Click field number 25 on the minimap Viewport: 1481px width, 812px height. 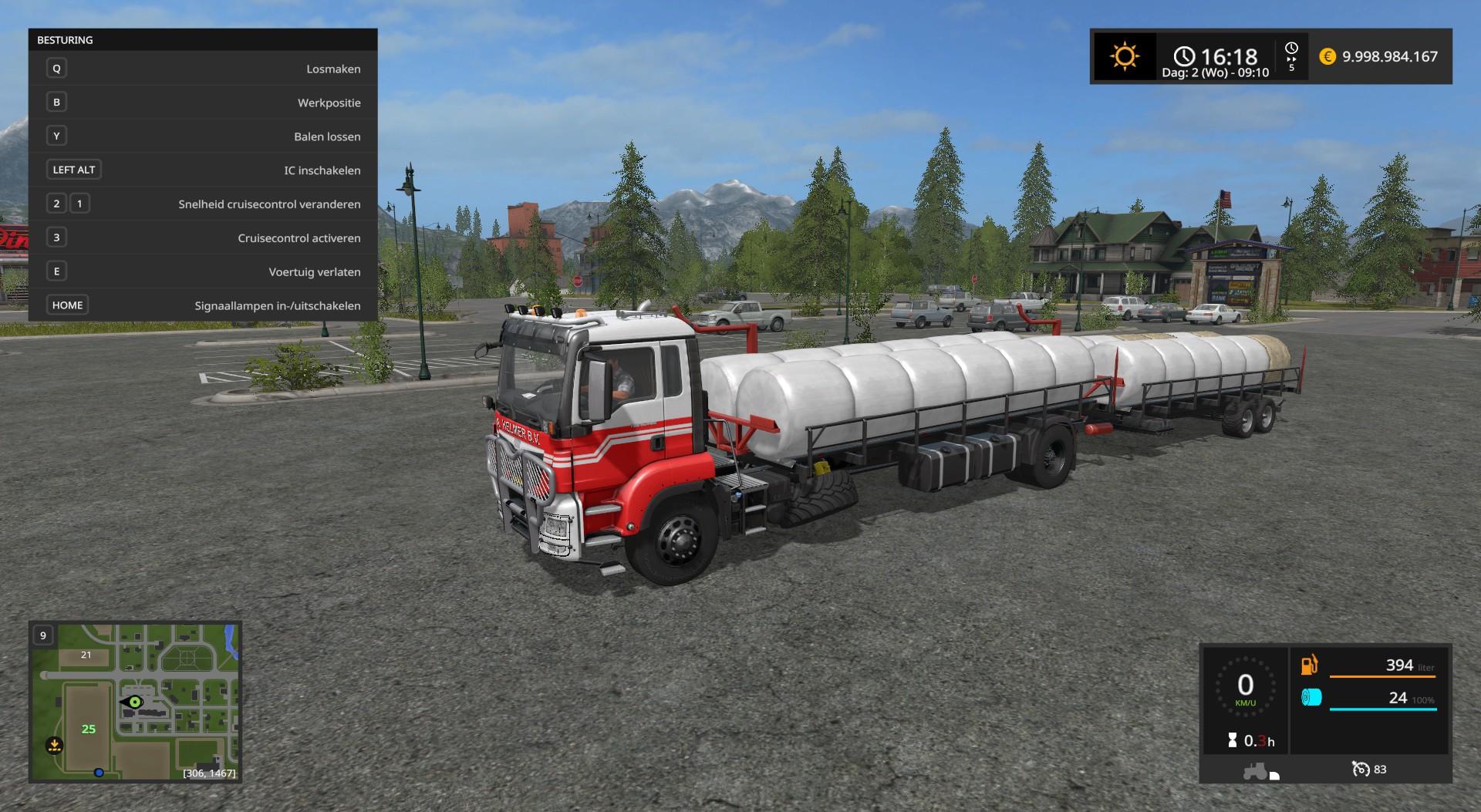(x=89, y=729)
